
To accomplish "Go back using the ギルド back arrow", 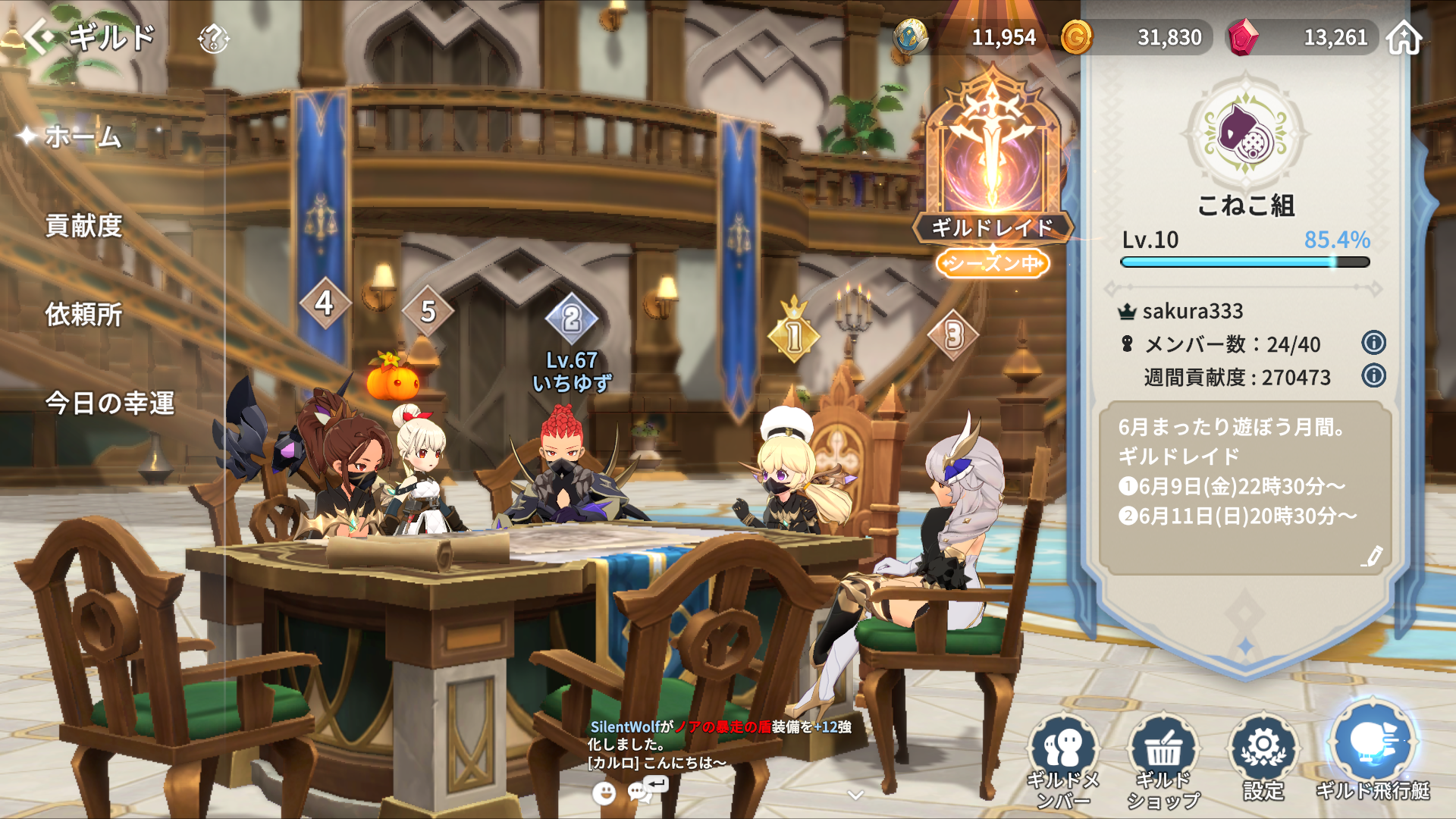I will (x=39, y=36).
